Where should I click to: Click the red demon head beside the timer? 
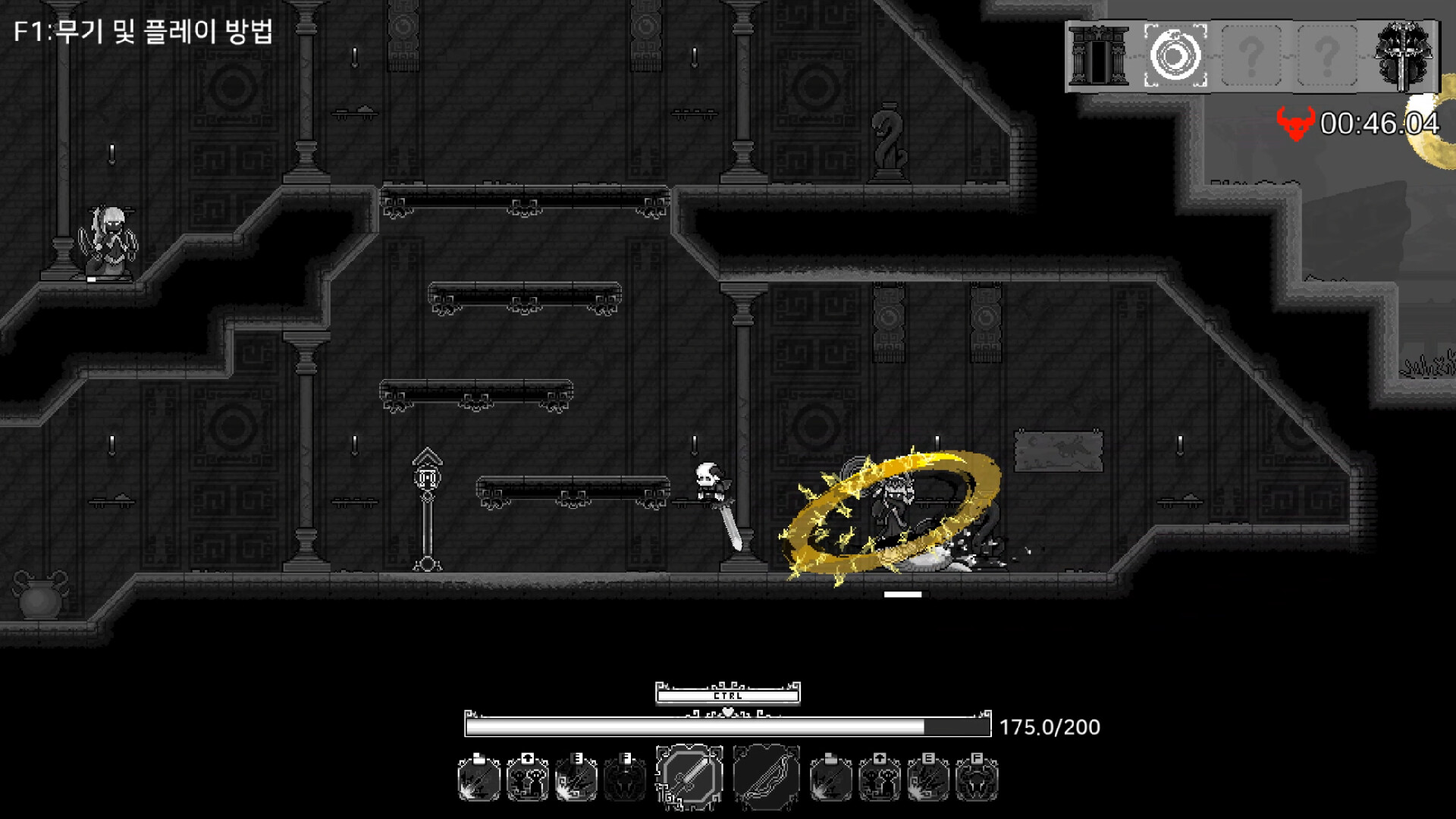(x=1296, y=123)
